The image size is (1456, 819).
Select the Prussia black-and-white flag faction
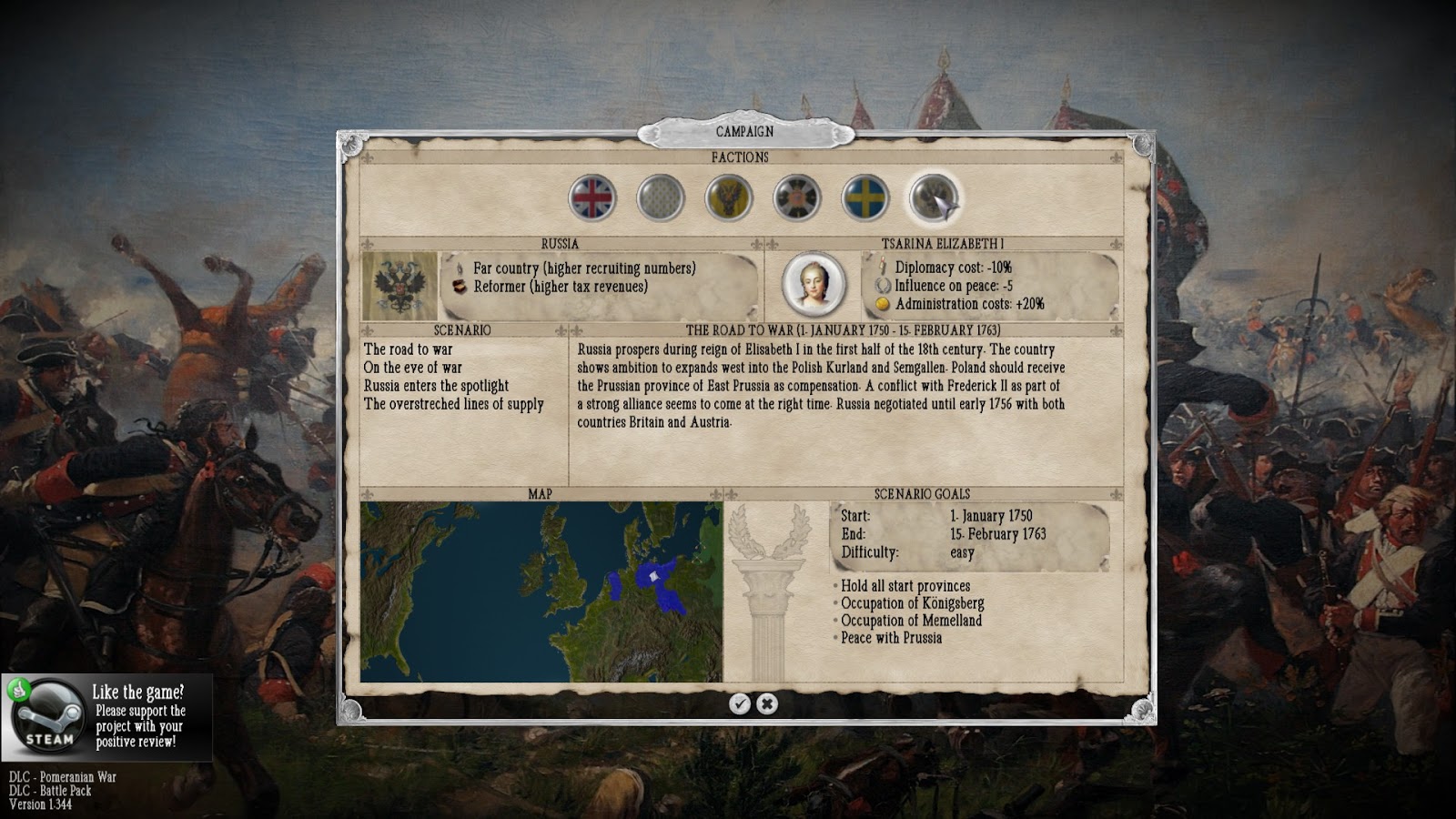point(797,198)
